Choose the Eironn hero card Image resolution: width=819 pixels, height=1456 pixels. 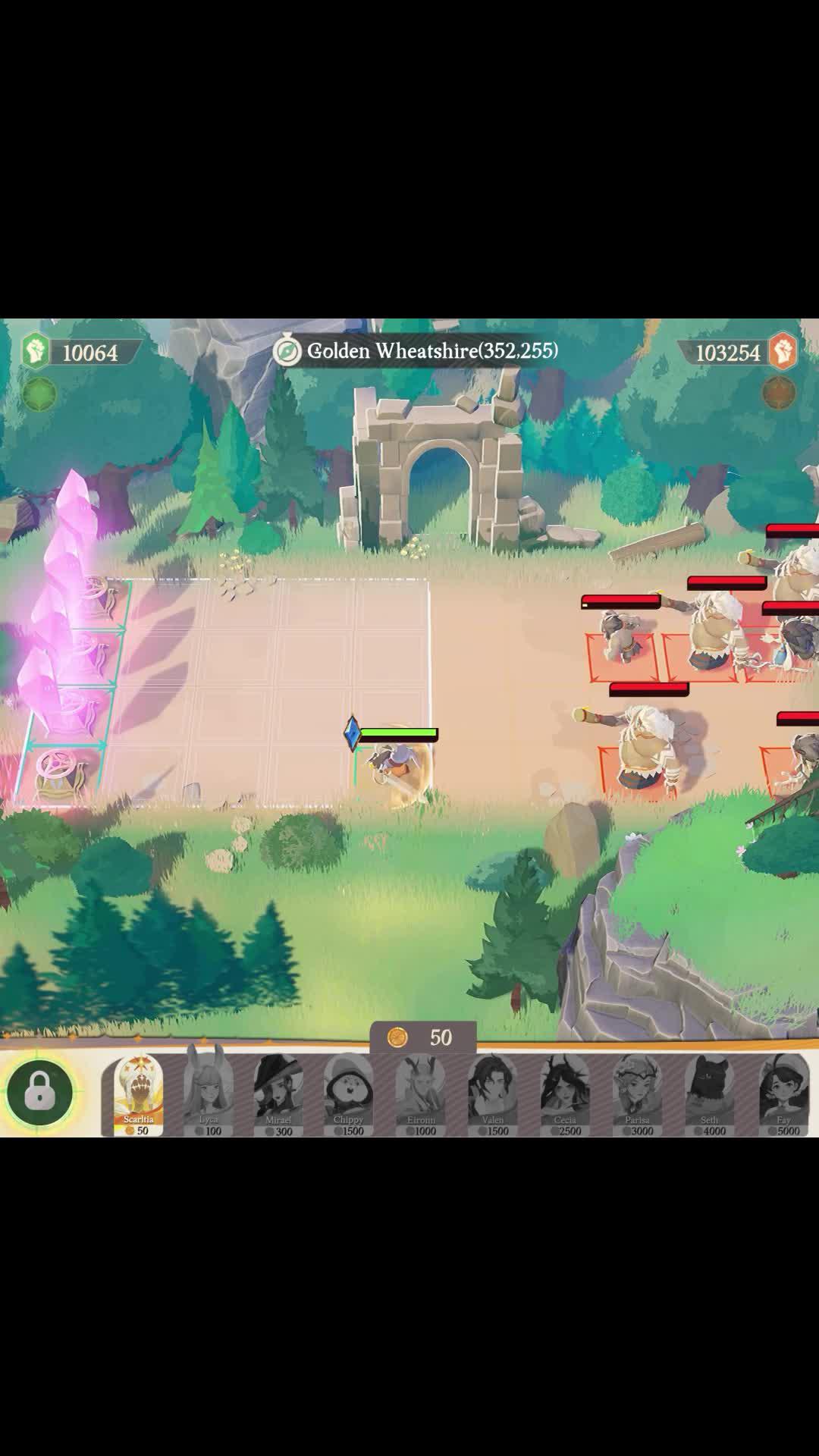[421, 1093]
